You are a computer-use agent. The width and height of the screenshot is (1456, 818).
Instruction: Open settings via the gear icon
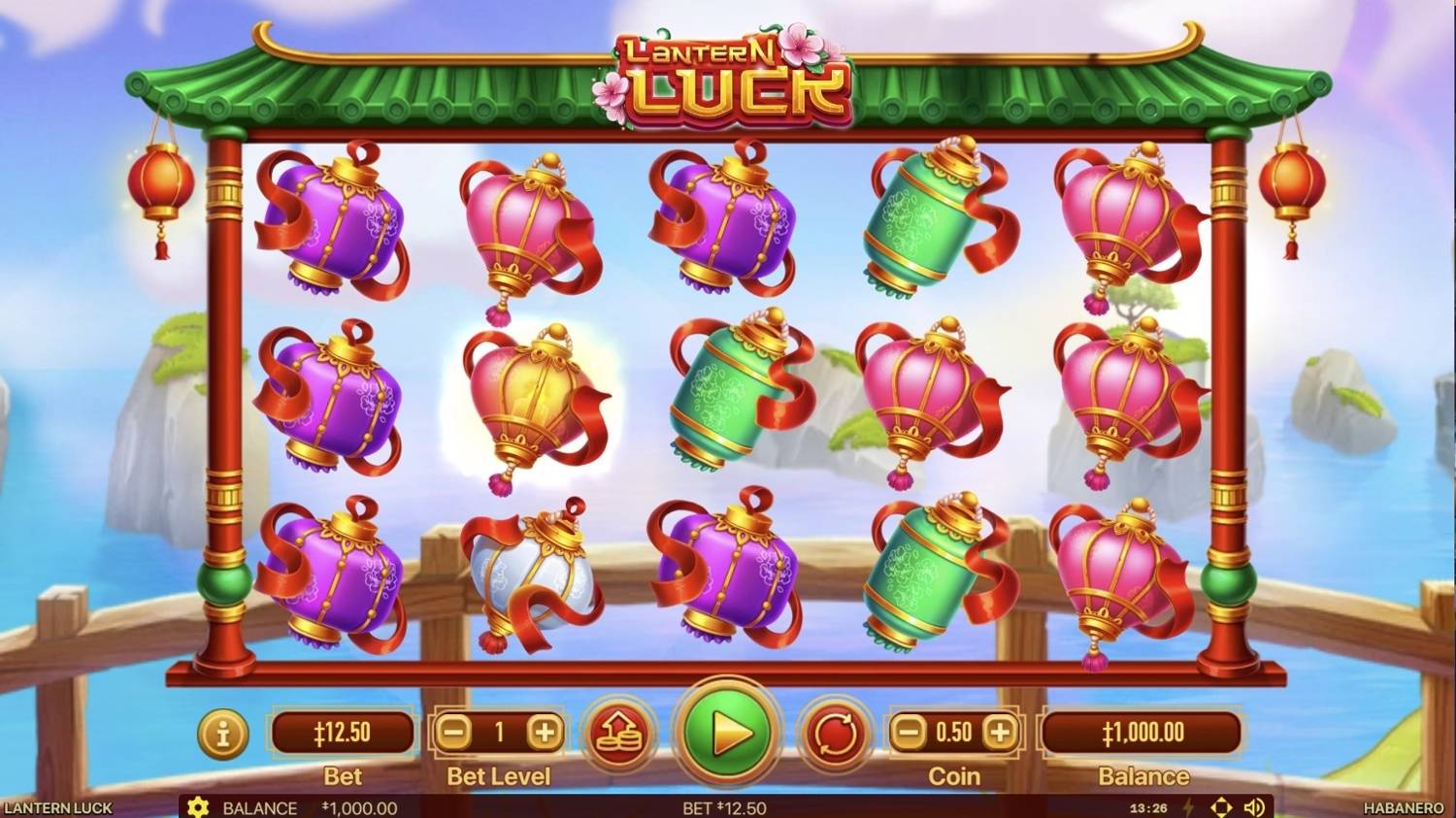click(200, 807)
